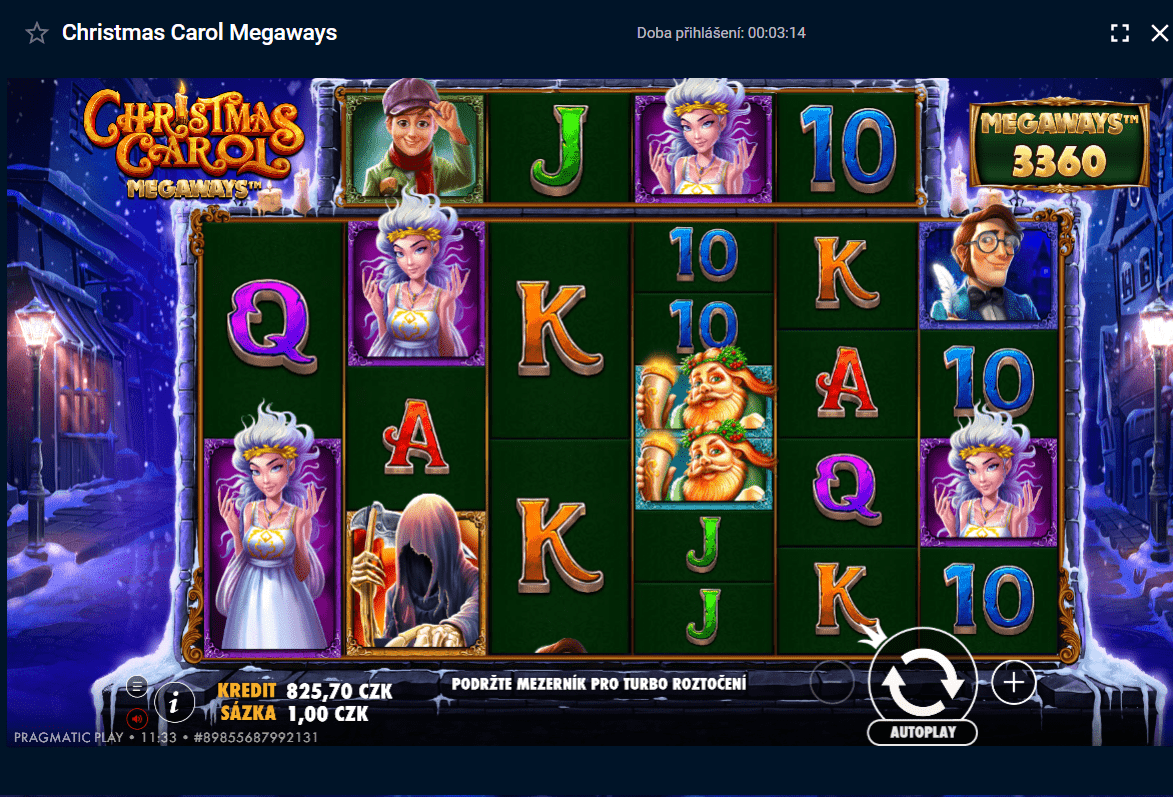Open the game info with the i button
The width and height of the screenshot is (1173, 797).
[176, 703]
